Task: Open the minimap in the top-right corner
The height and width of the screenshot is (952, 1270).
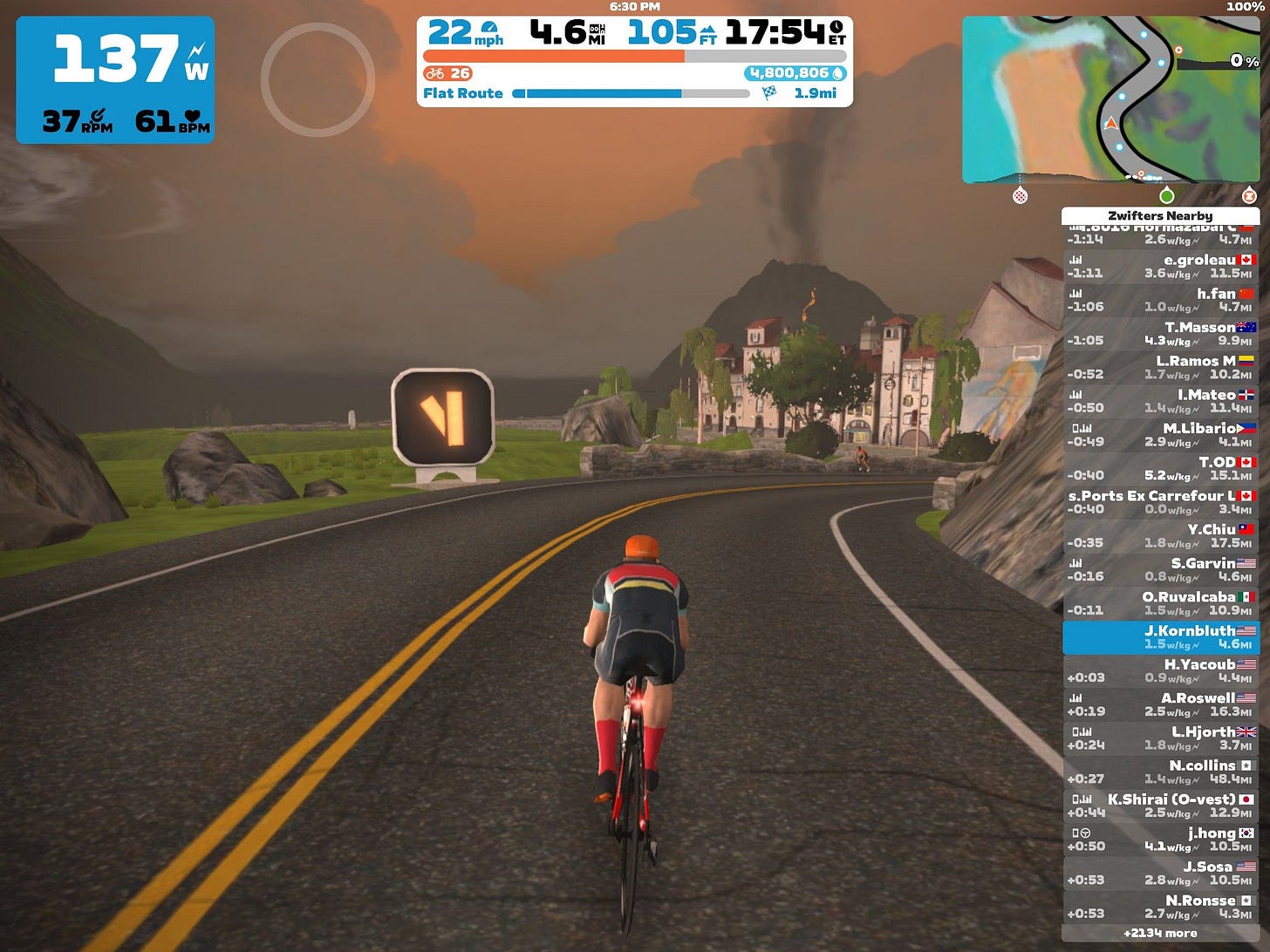Action: point(1110,99)
